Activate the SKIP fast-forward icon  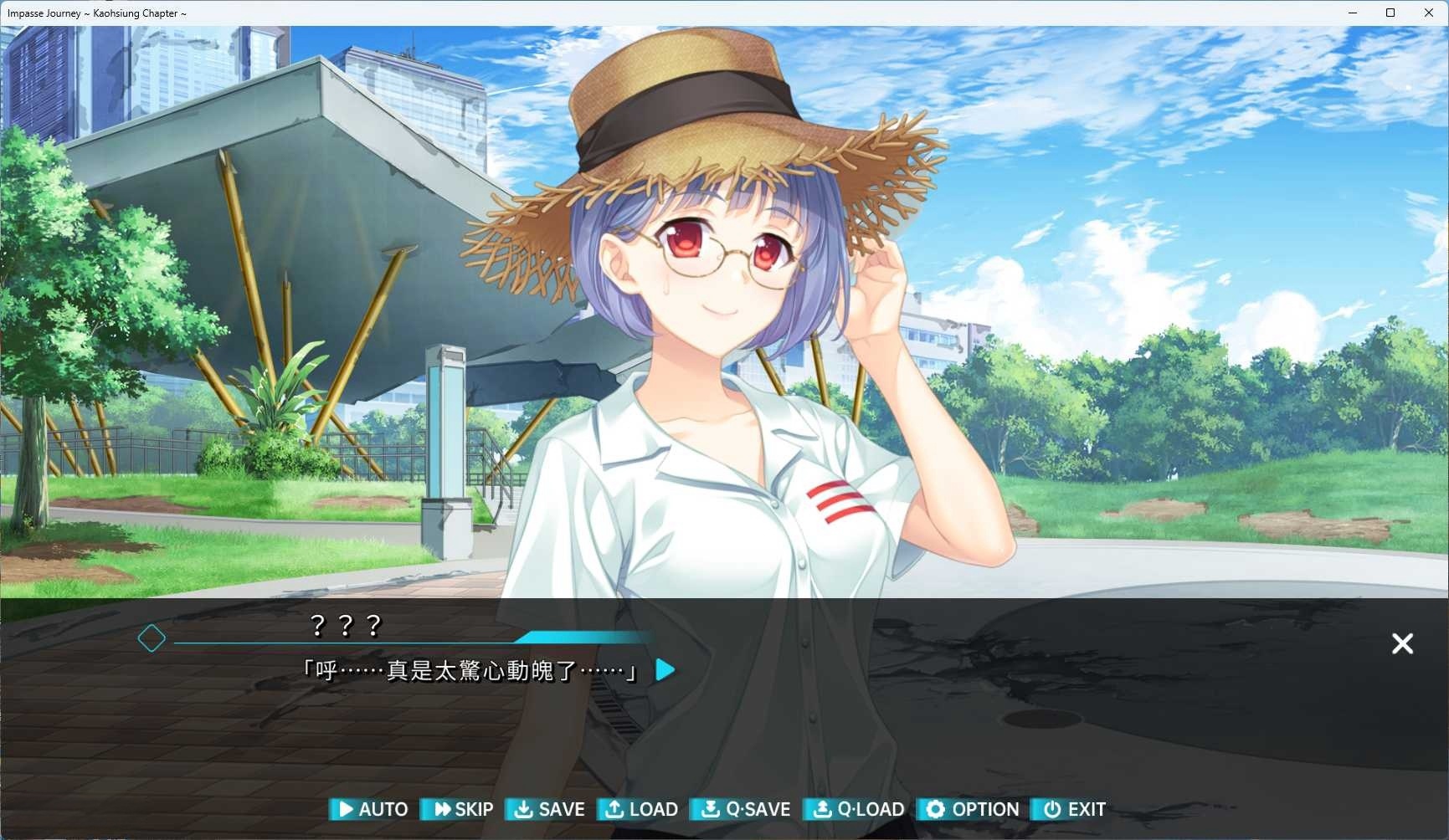[442, 809]
